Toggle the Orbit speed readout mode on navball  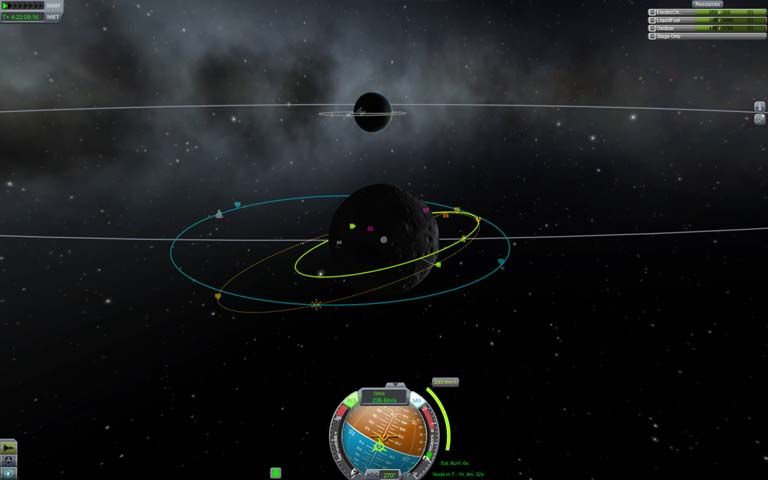click(x=385, y=397)
